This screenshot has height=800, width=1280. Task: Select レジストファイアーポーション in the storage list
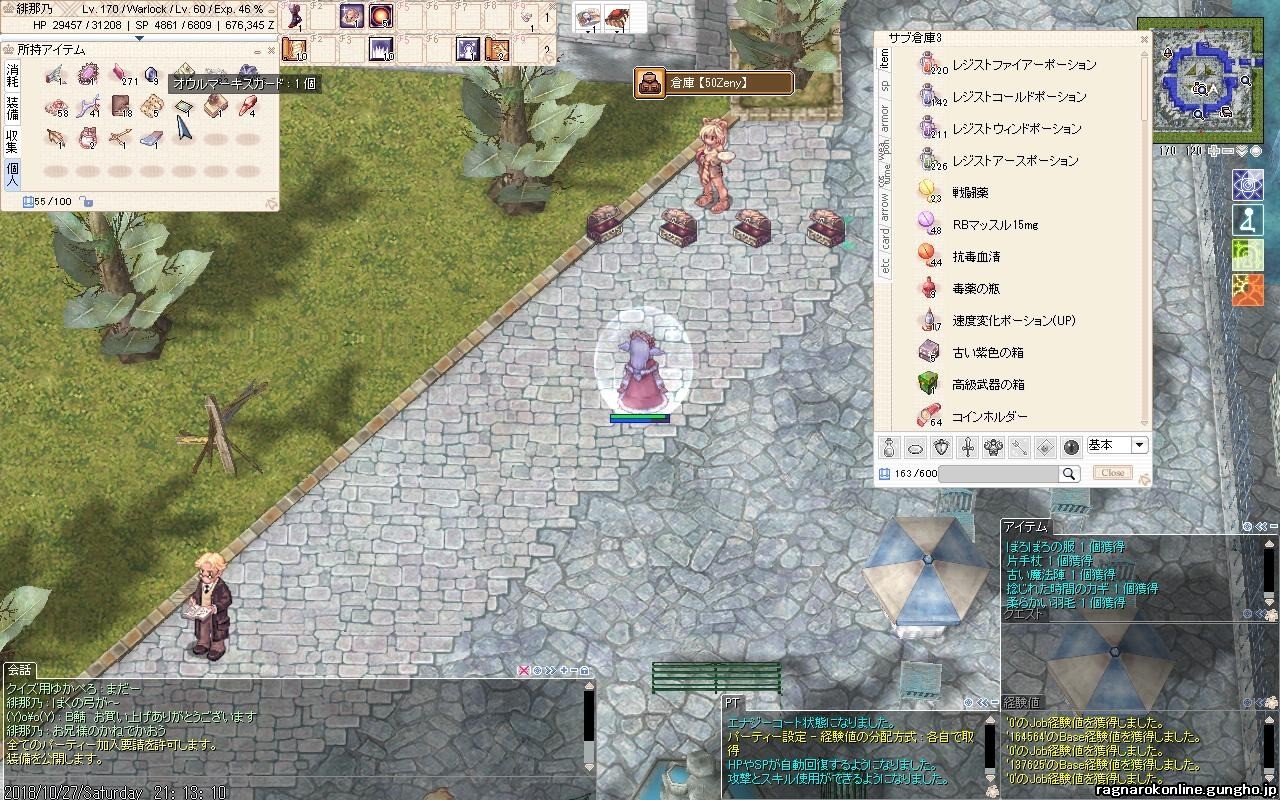tap(1024, 65)
